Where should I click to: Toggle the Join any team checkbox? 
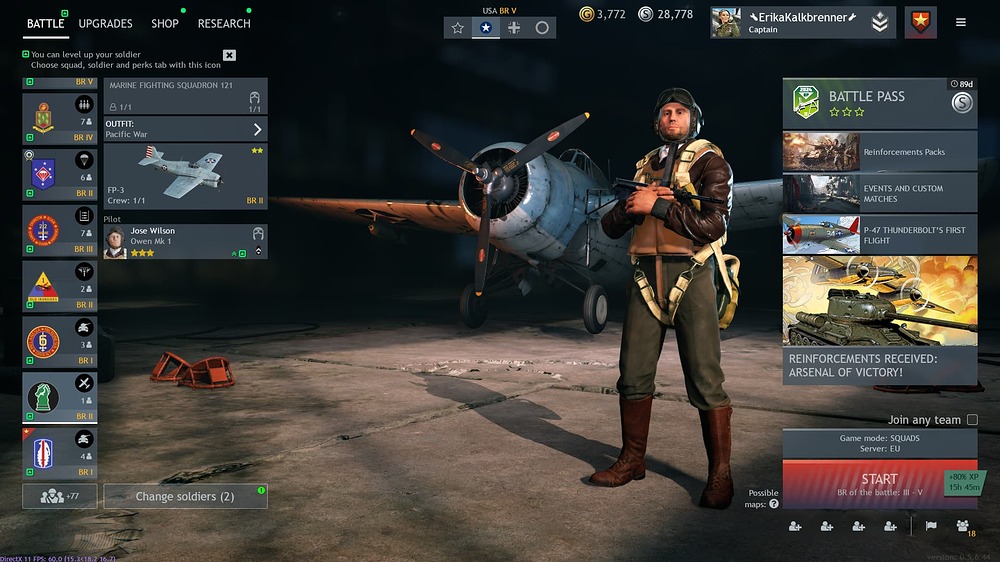click(972, 420)
